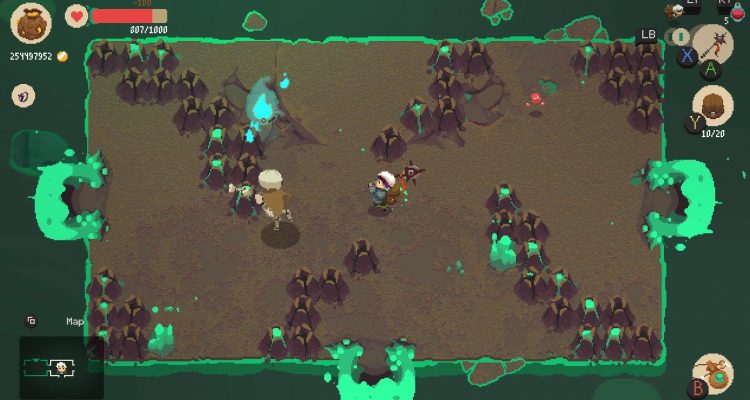The width and height of the screenshot is (750, 400).
Task: Toggle the secondary weapon set swap slot
Action: pyautogui.click(x=680, y=37)
